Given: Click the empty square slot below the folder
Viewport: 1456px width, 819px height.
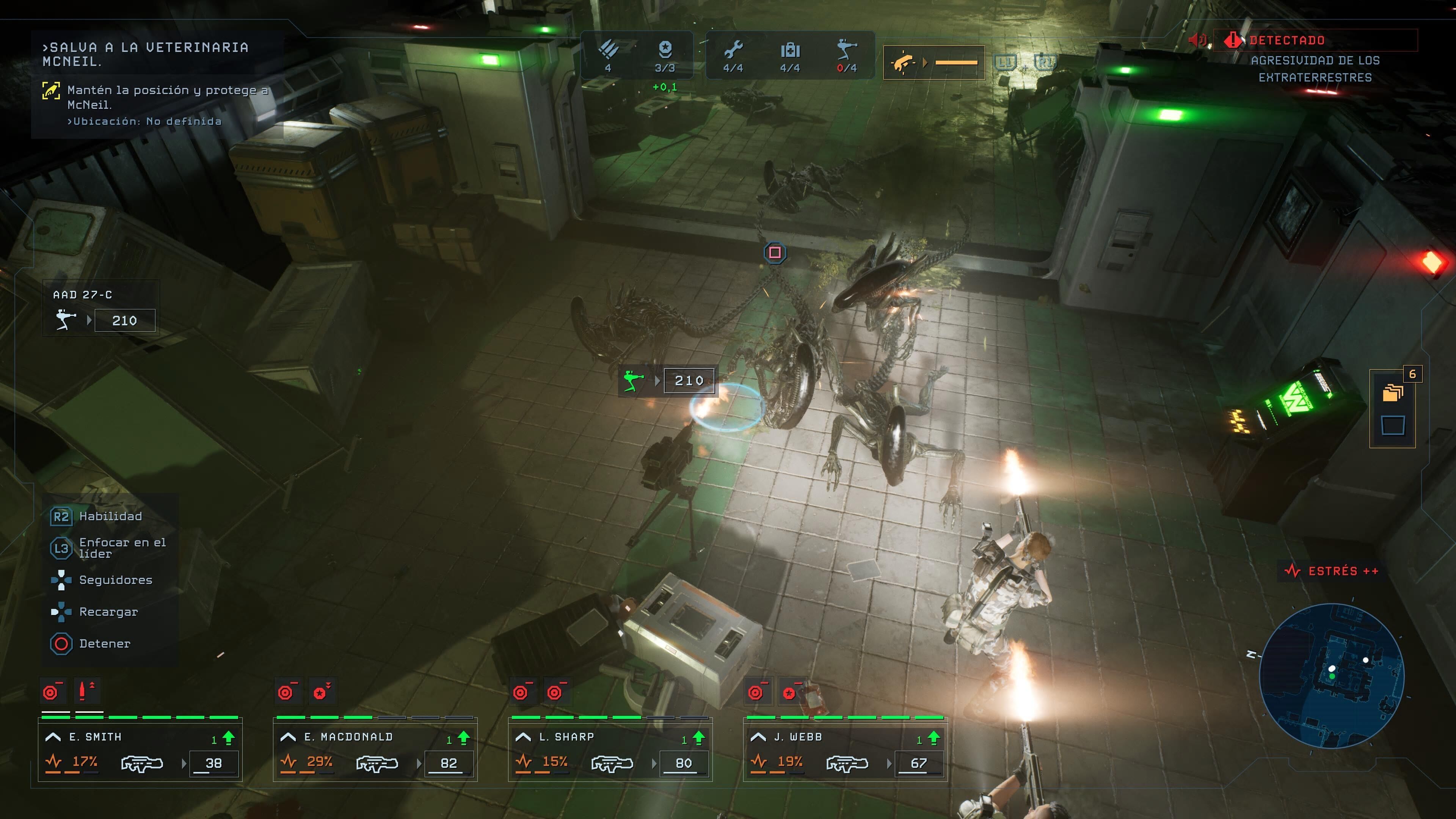Looking at the screenshot, I should pos(1392,425).
